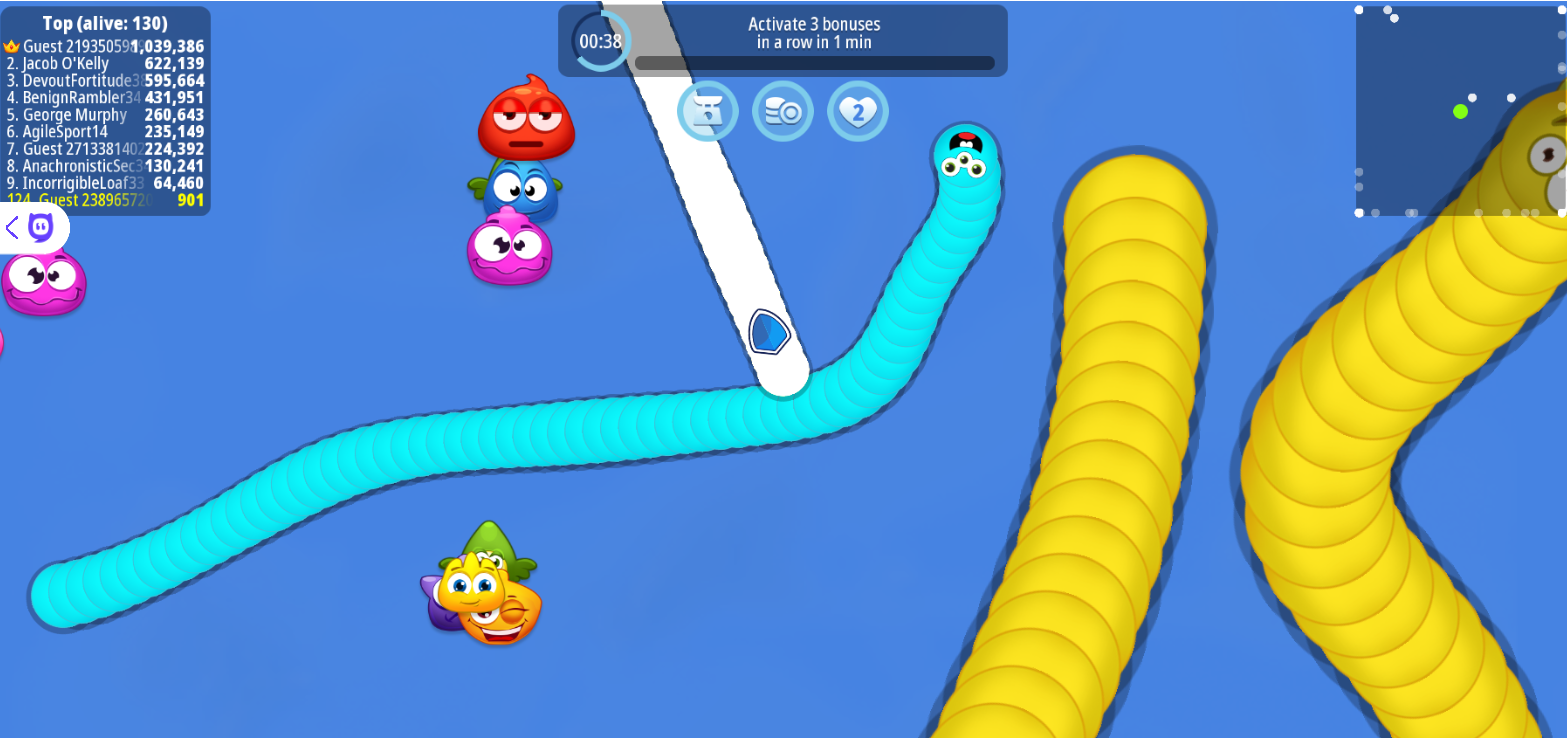Tap the blue arrow marker on the white trail
The height and width of the screenshot is (738, 1567).
pos(770,333)
